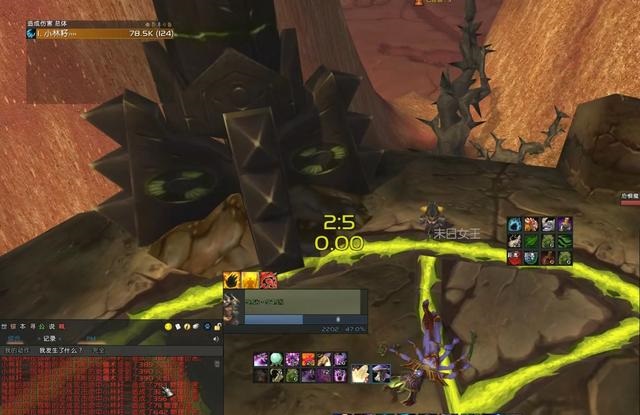Click the flame debuff icon above target frame

point(232,280)
